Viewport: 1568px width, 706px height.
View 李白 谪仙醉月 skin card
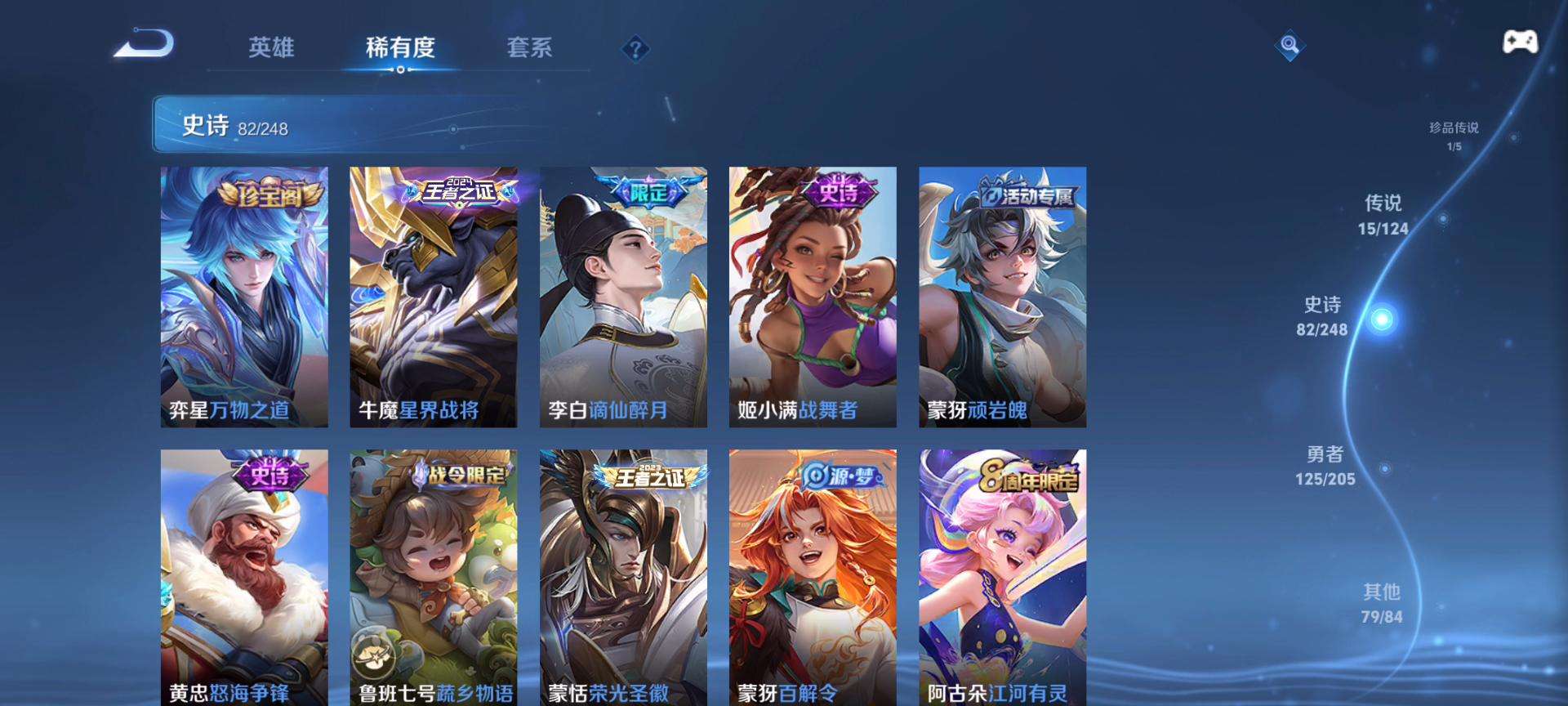pos(623,297)
